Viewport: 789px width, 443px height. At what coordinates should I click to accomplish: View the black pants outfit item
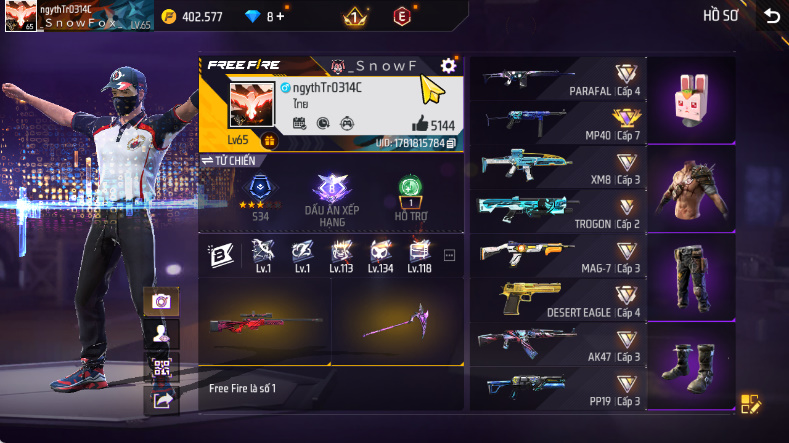(692, 276)
